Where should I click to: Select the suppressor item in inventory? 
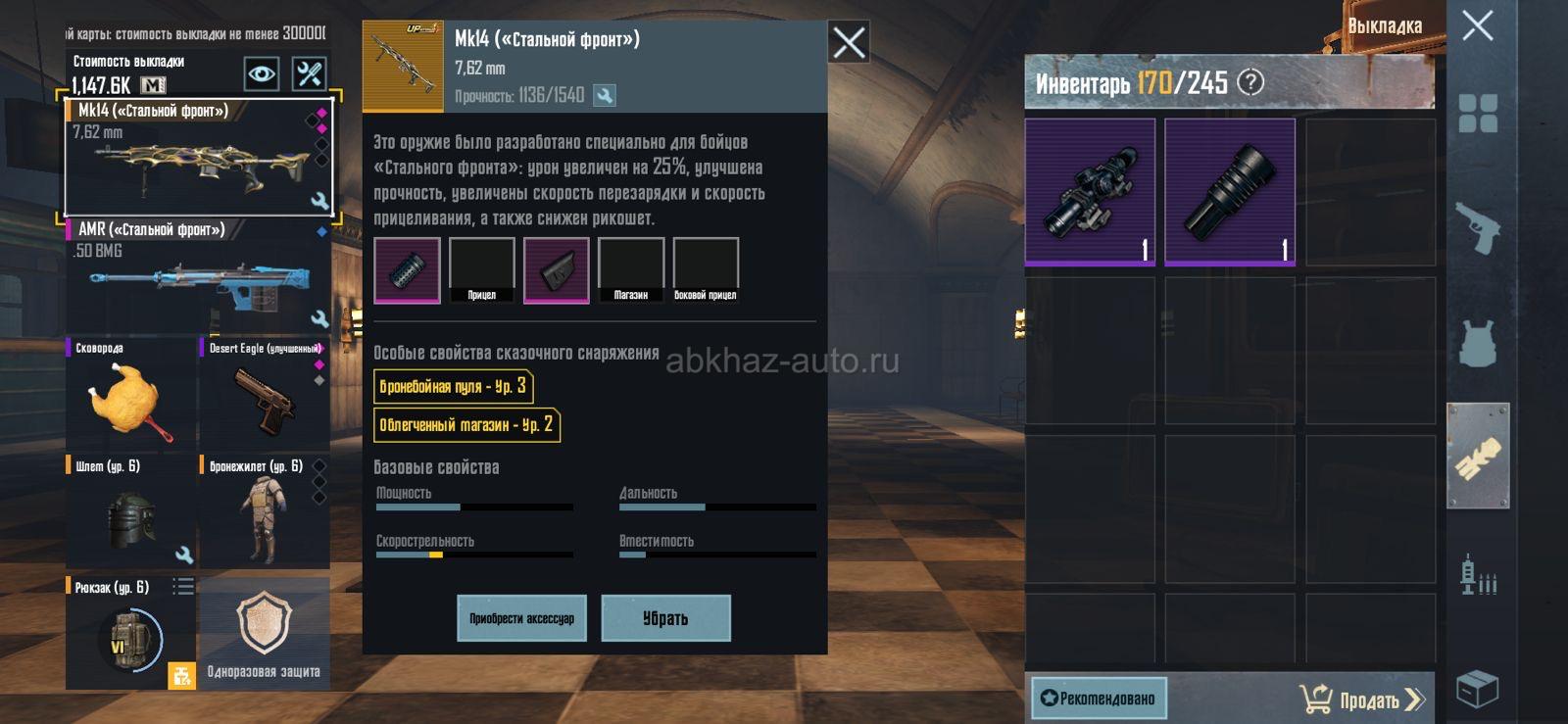click(1230, 192)
